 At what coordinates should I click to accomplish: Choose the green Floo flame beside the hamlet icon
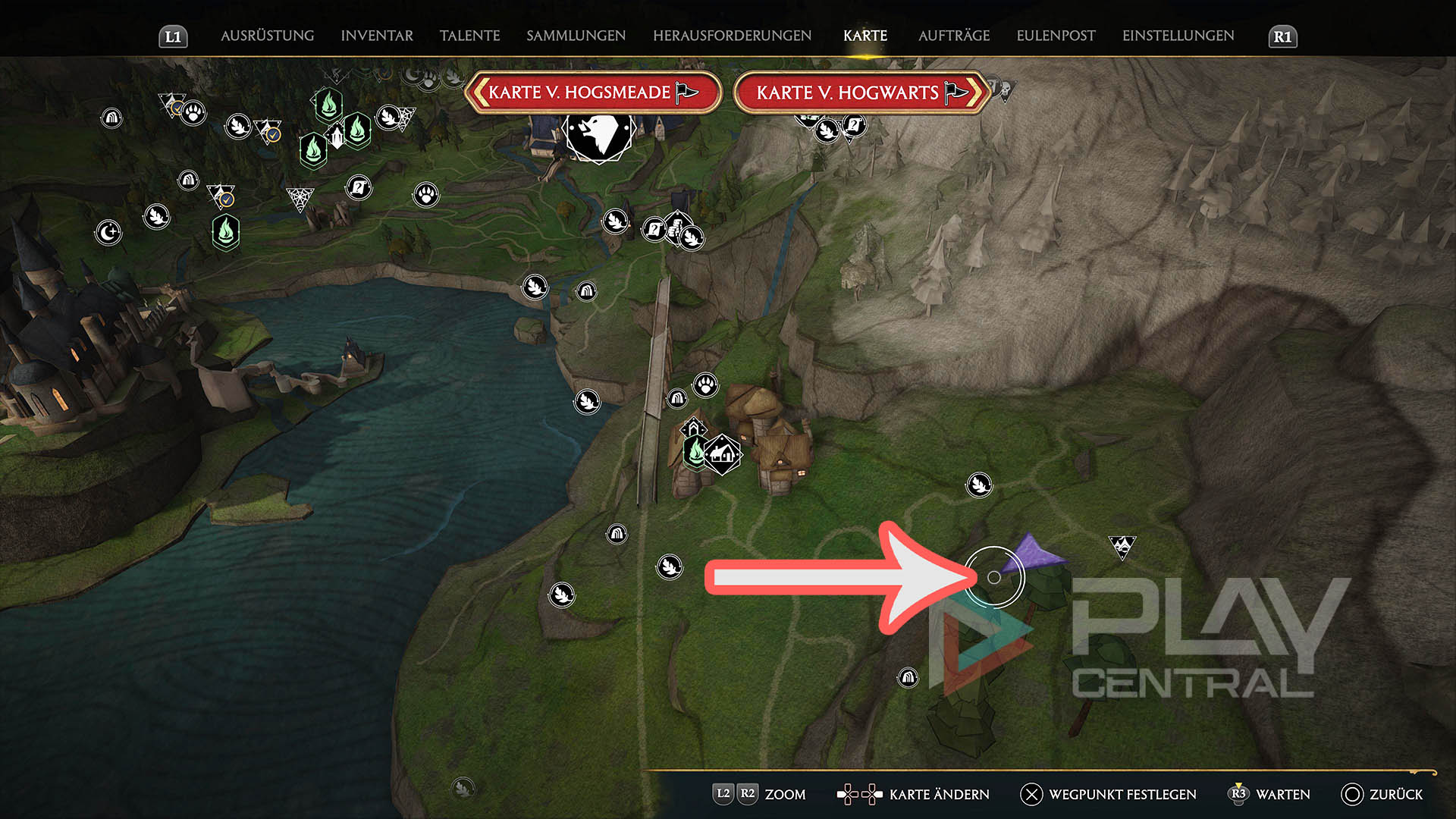coord(695,452)
